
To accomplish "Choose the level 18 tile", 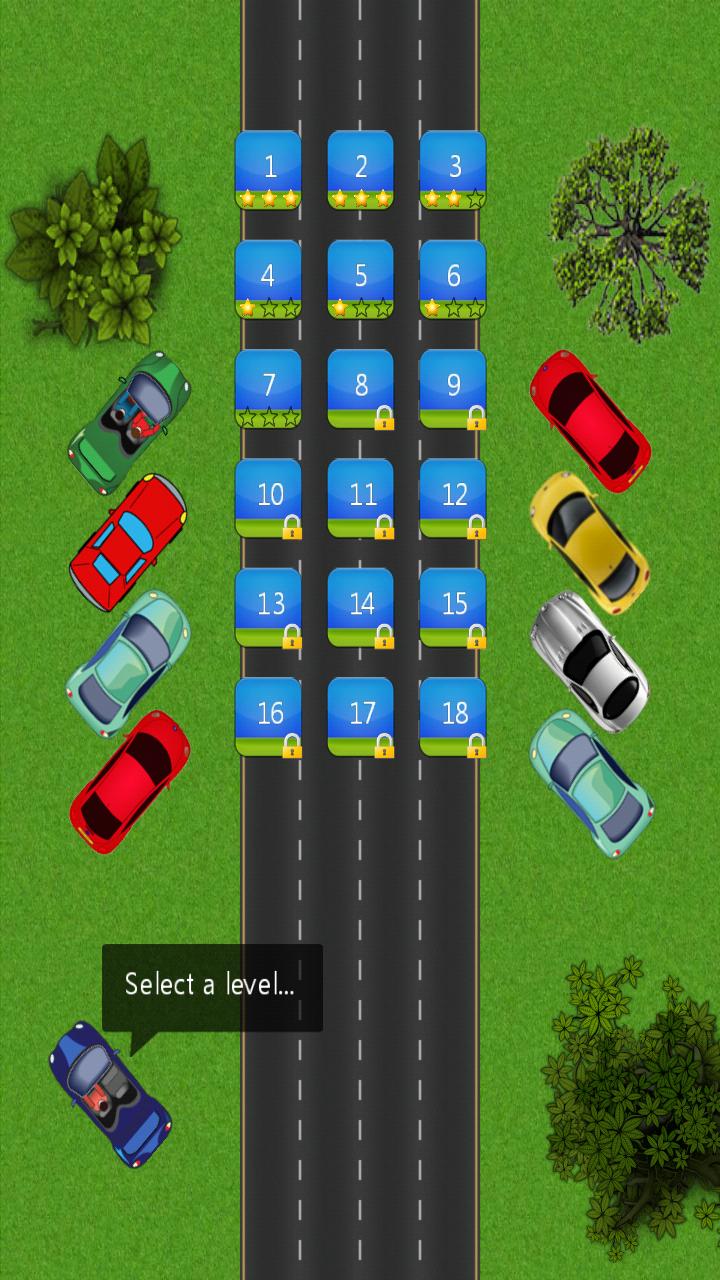I will pyautogui.click(x=453, y=717).
